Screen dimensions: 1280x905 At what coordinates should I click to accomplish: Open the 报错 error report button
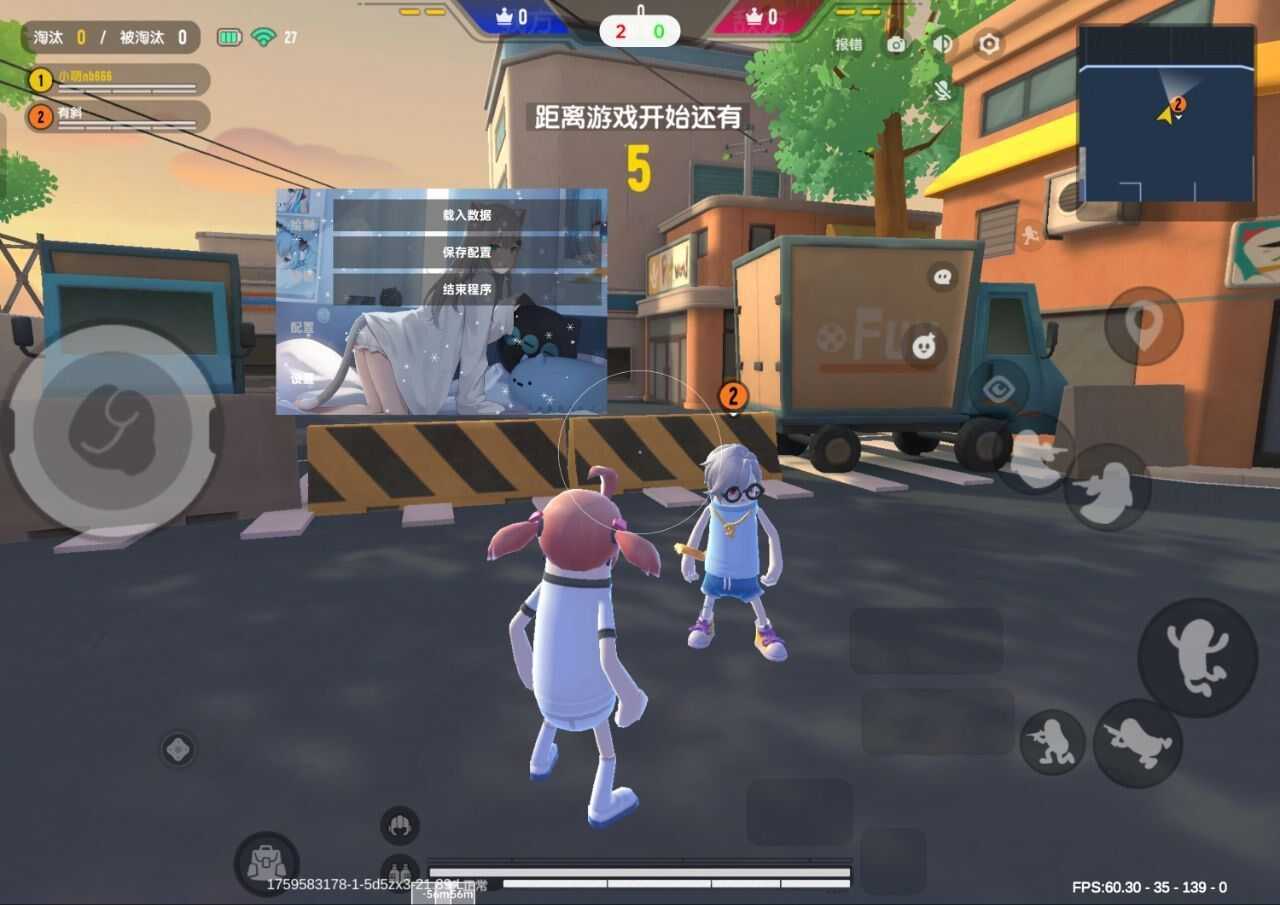(x=849, y=44)
